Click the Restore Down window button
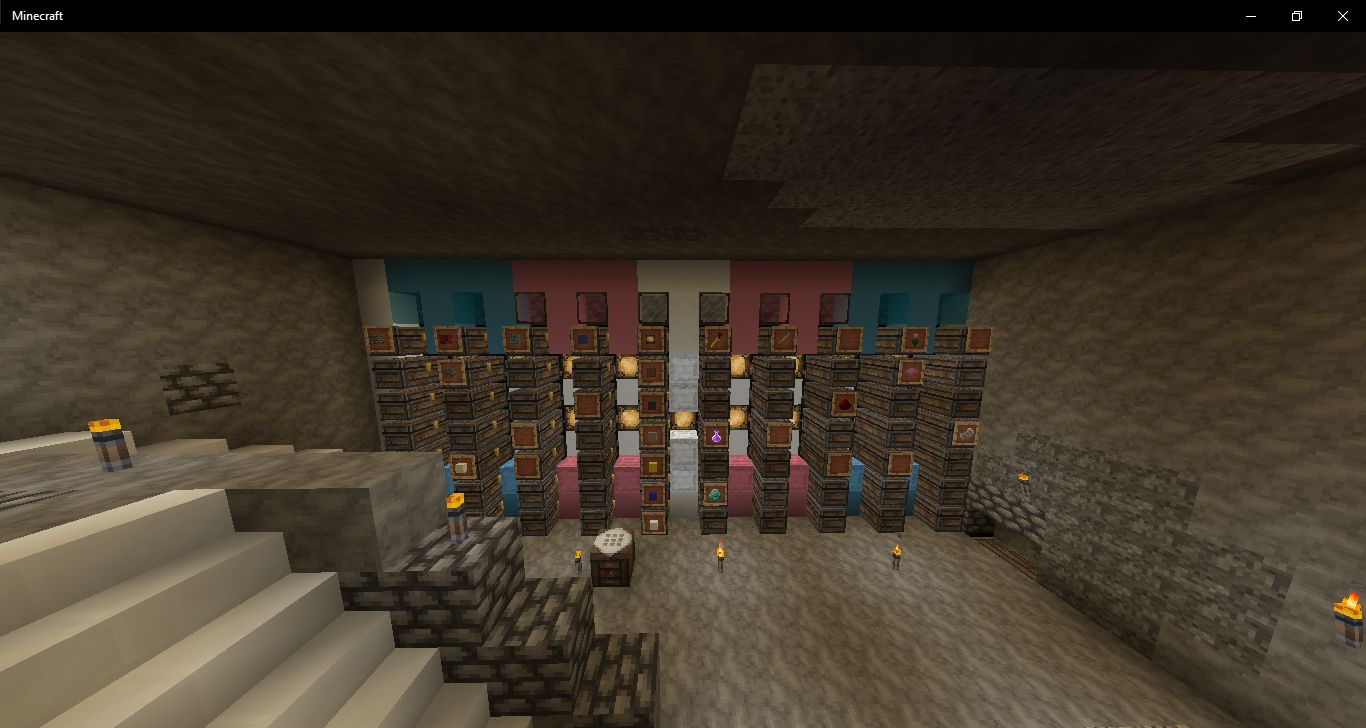This screenshot has height=728, width=1366. coord(1295,16)
